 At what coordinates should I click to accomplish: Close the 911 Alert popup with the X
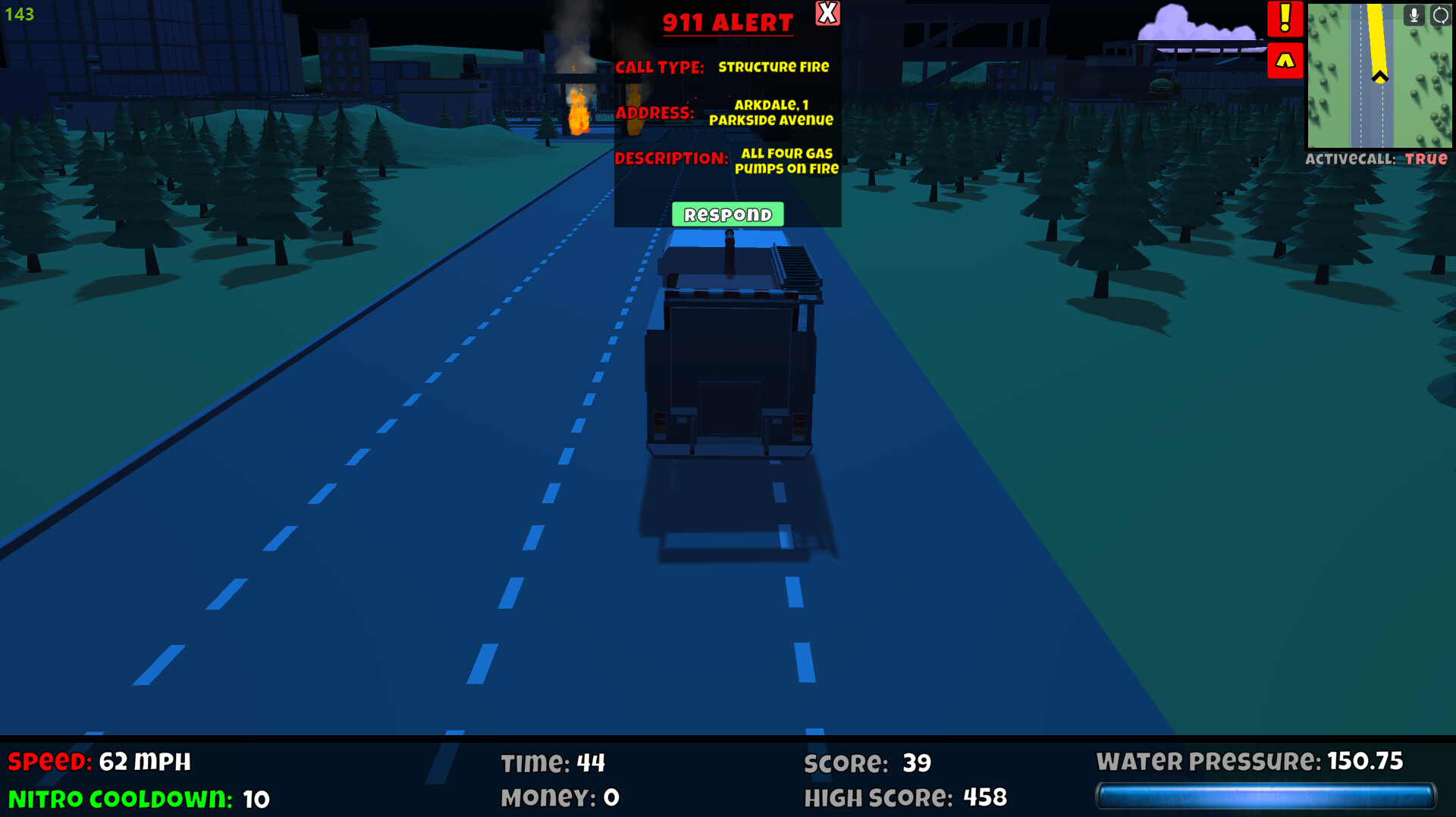coord(828,14)
